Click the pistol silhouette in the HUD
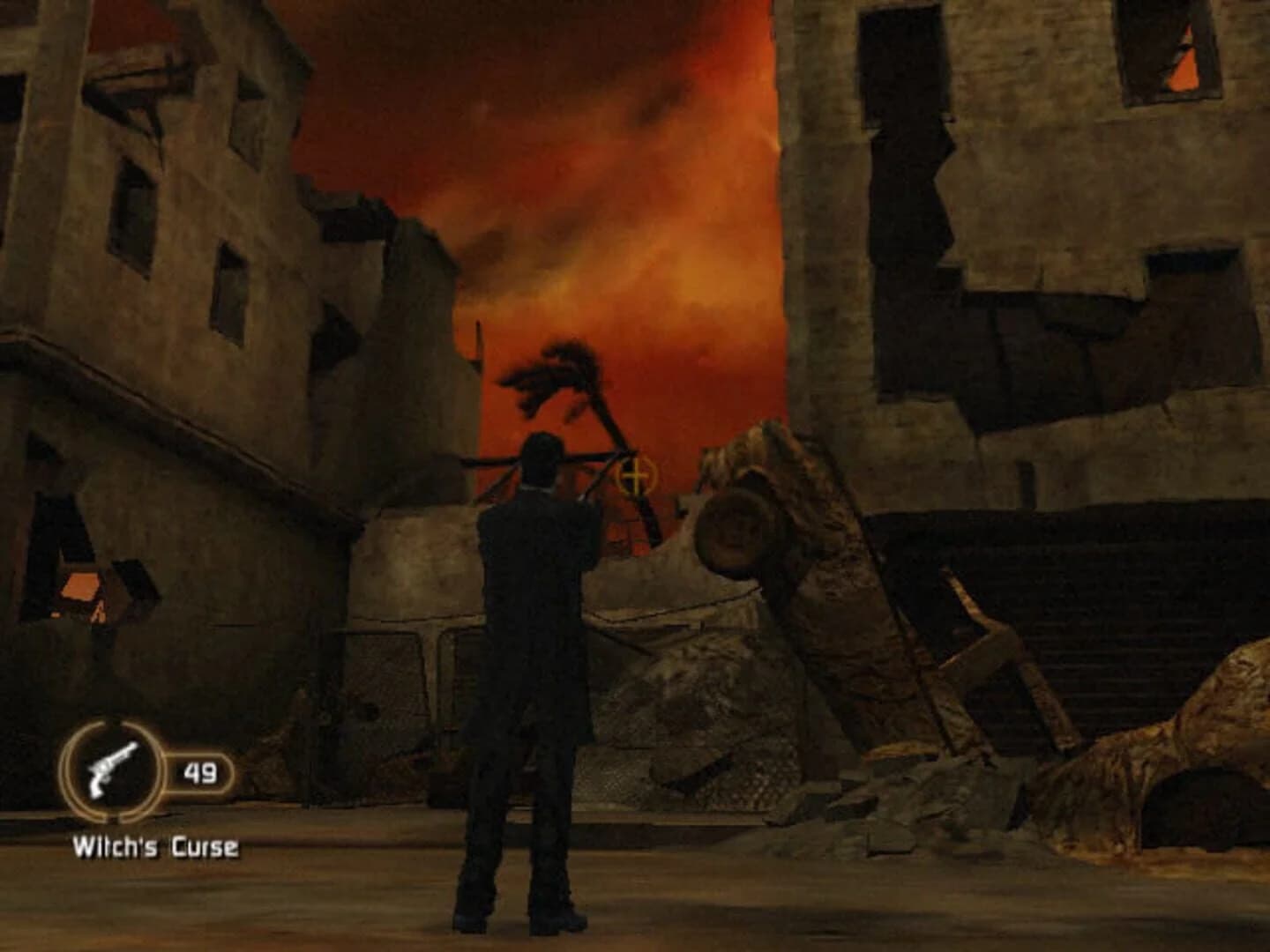Viewport: 1270px width, 952px height. tap(110, 771)
